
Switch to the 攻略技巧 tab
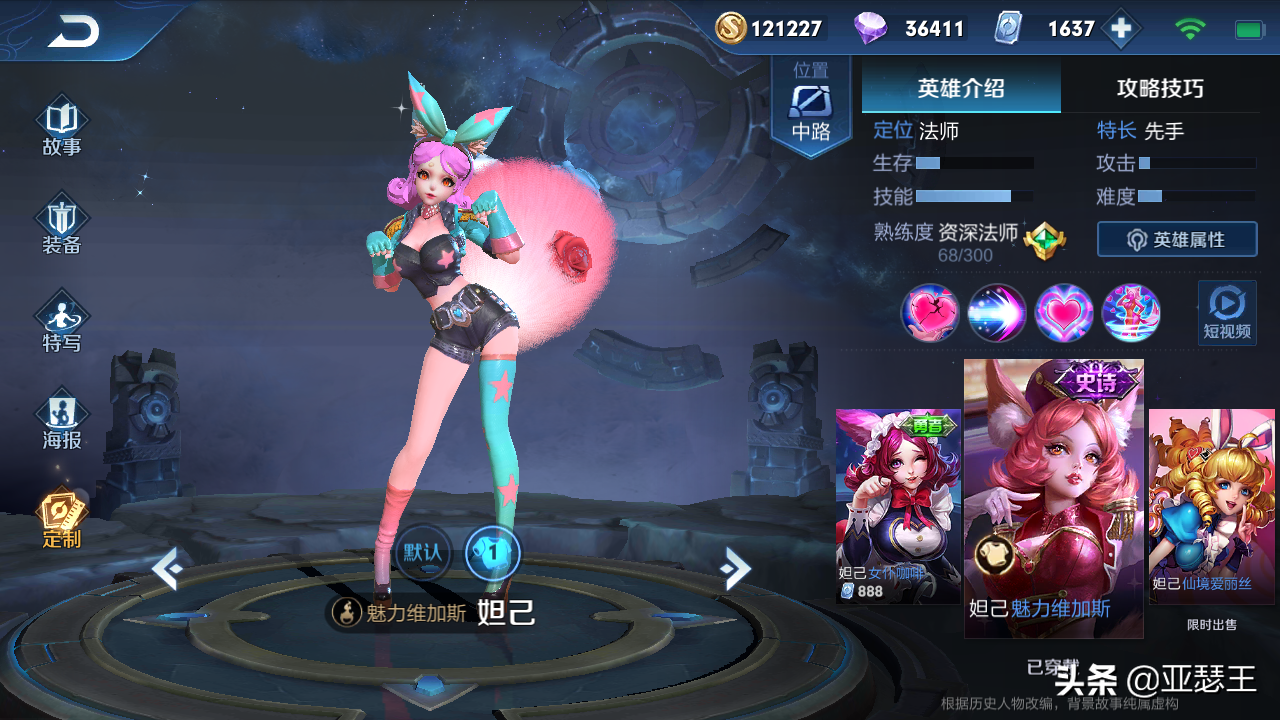[x=1160, y=88]
